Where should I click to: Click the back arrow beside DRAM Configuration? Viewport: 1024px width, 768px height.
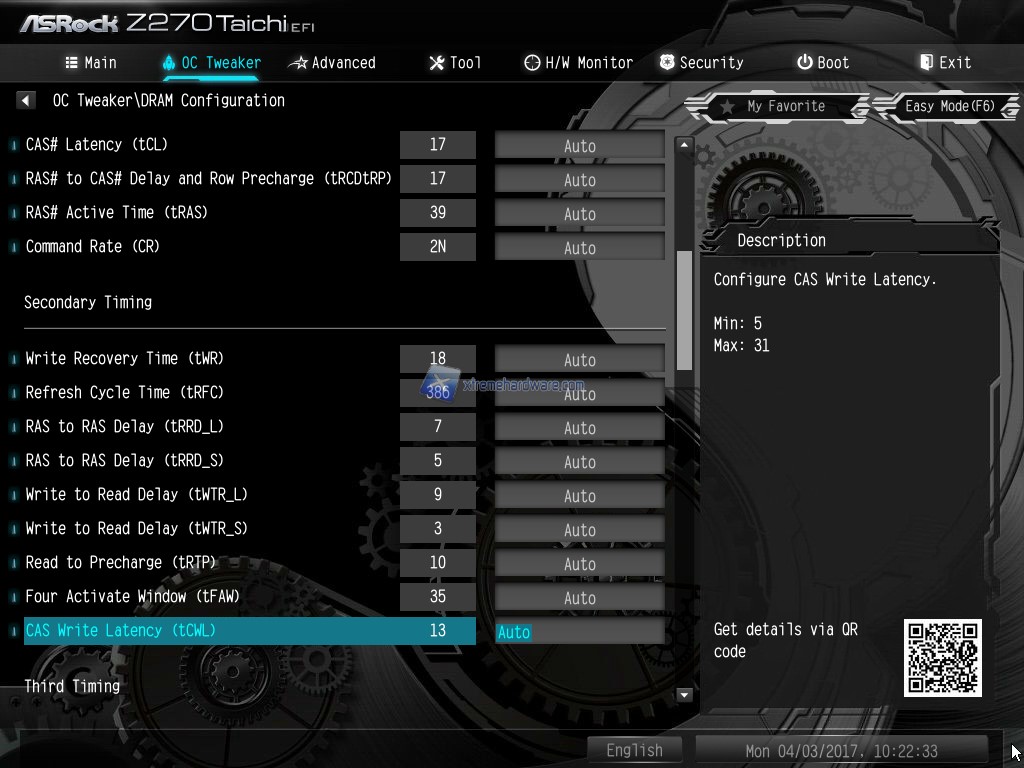(26, 100)
